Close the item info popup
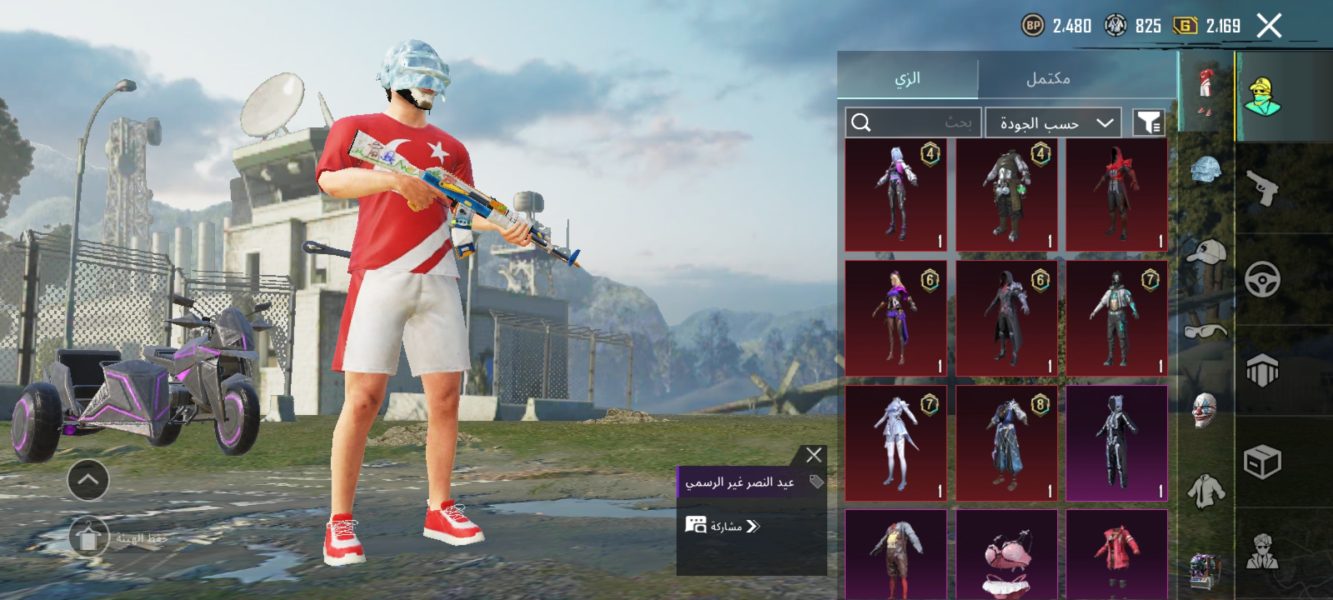Image resolution: width=1333 pixels, height=600 pixels. [x=814, y=455]
